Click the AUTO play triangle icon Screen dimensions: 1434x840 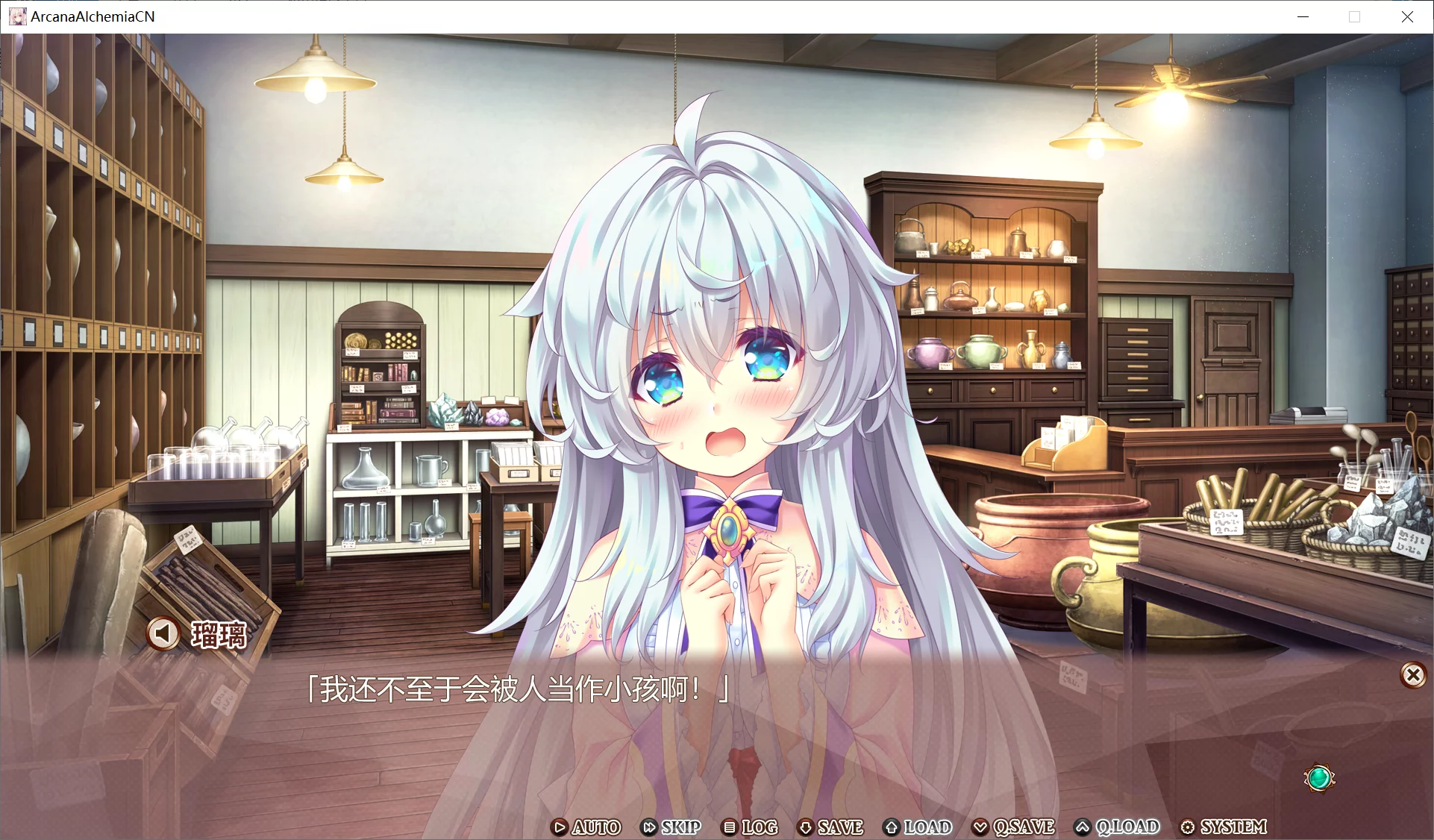coord(559,828)
